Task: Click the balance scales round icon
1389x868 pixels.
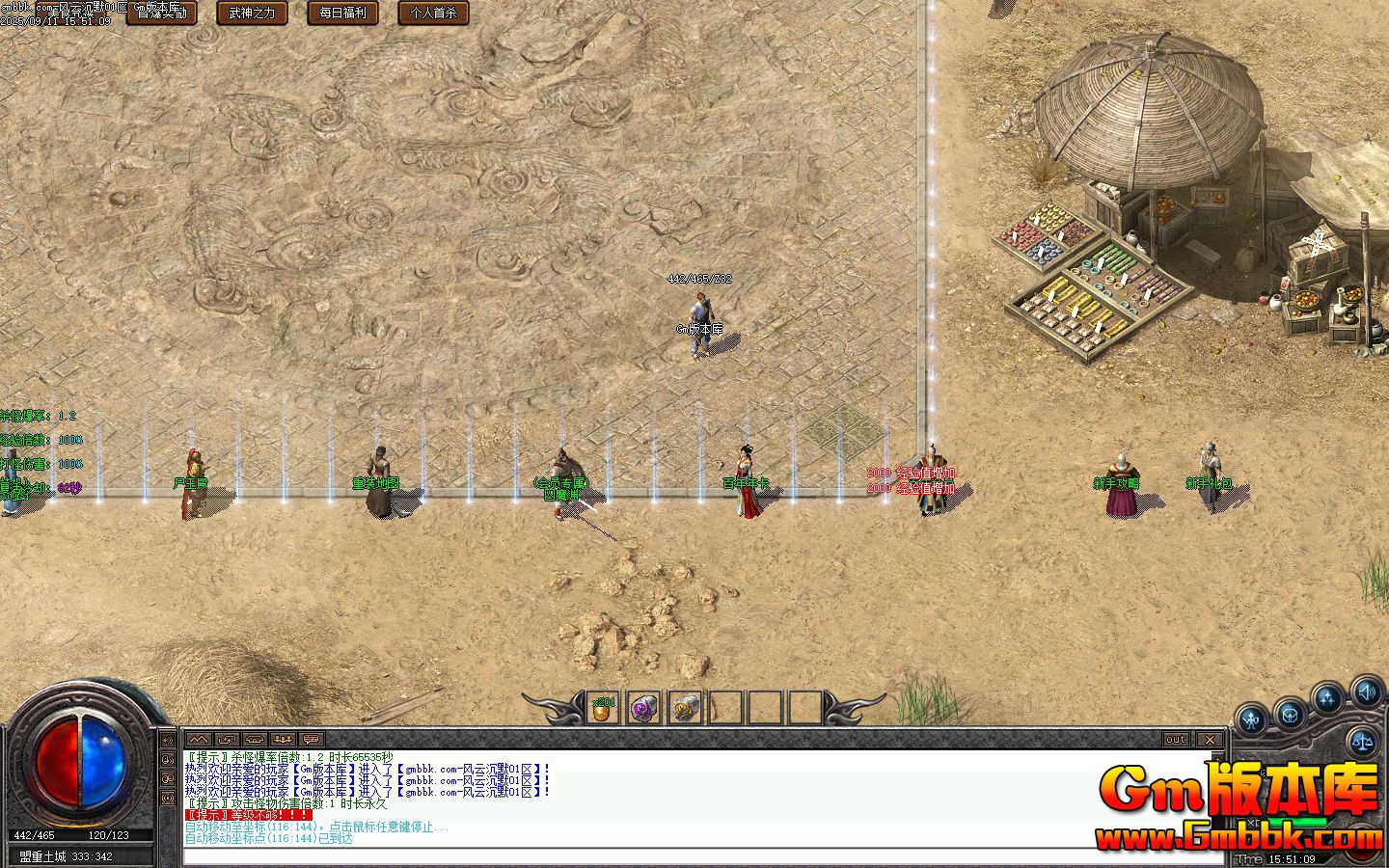Action: click(1364, 741)
